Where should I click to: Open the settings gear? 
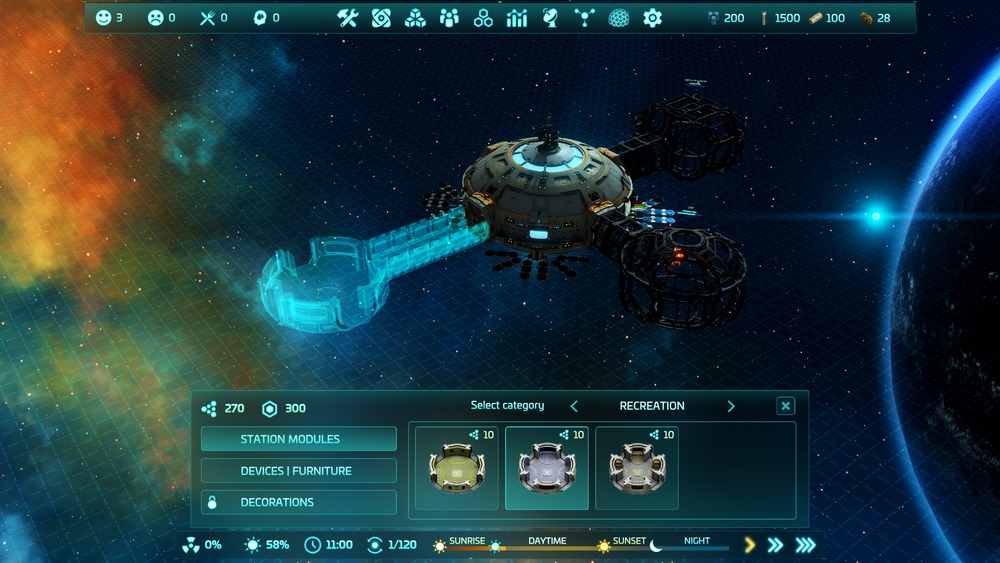(653, 18)
